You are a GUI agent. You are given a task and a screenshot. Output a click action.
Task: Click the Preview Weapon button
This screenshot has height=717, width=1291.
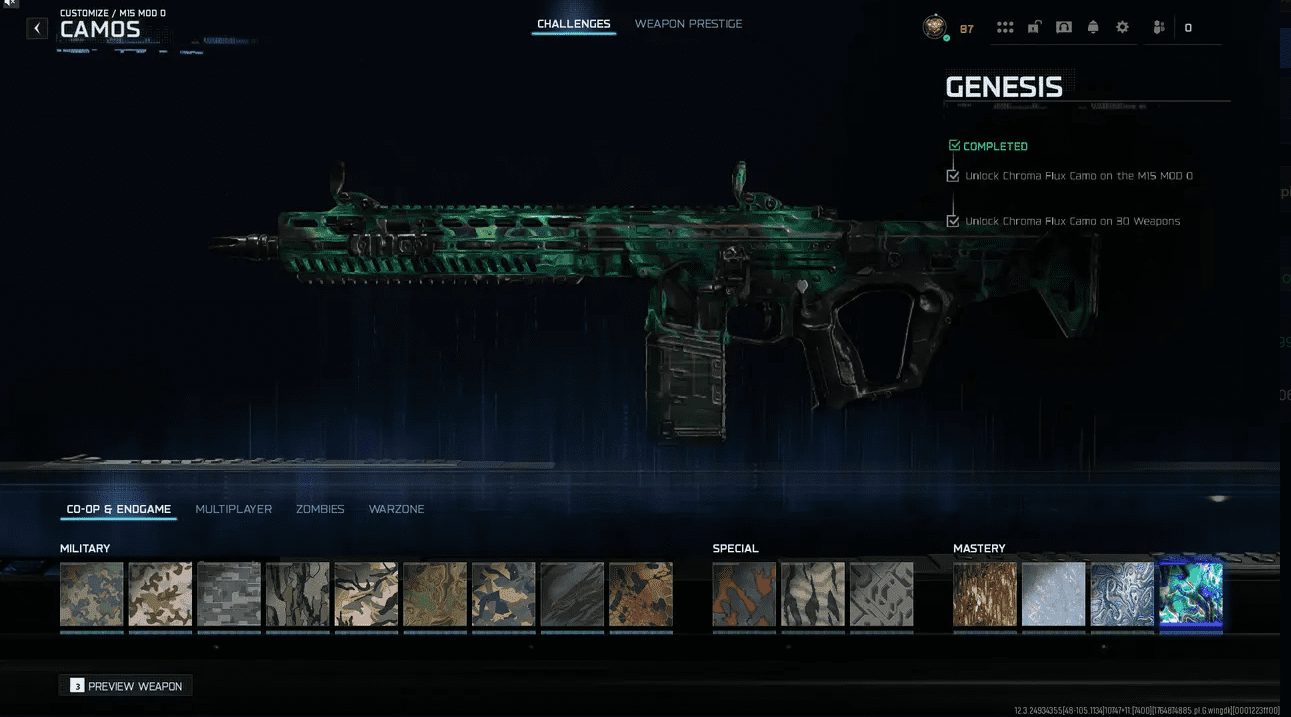click(126, 686)
